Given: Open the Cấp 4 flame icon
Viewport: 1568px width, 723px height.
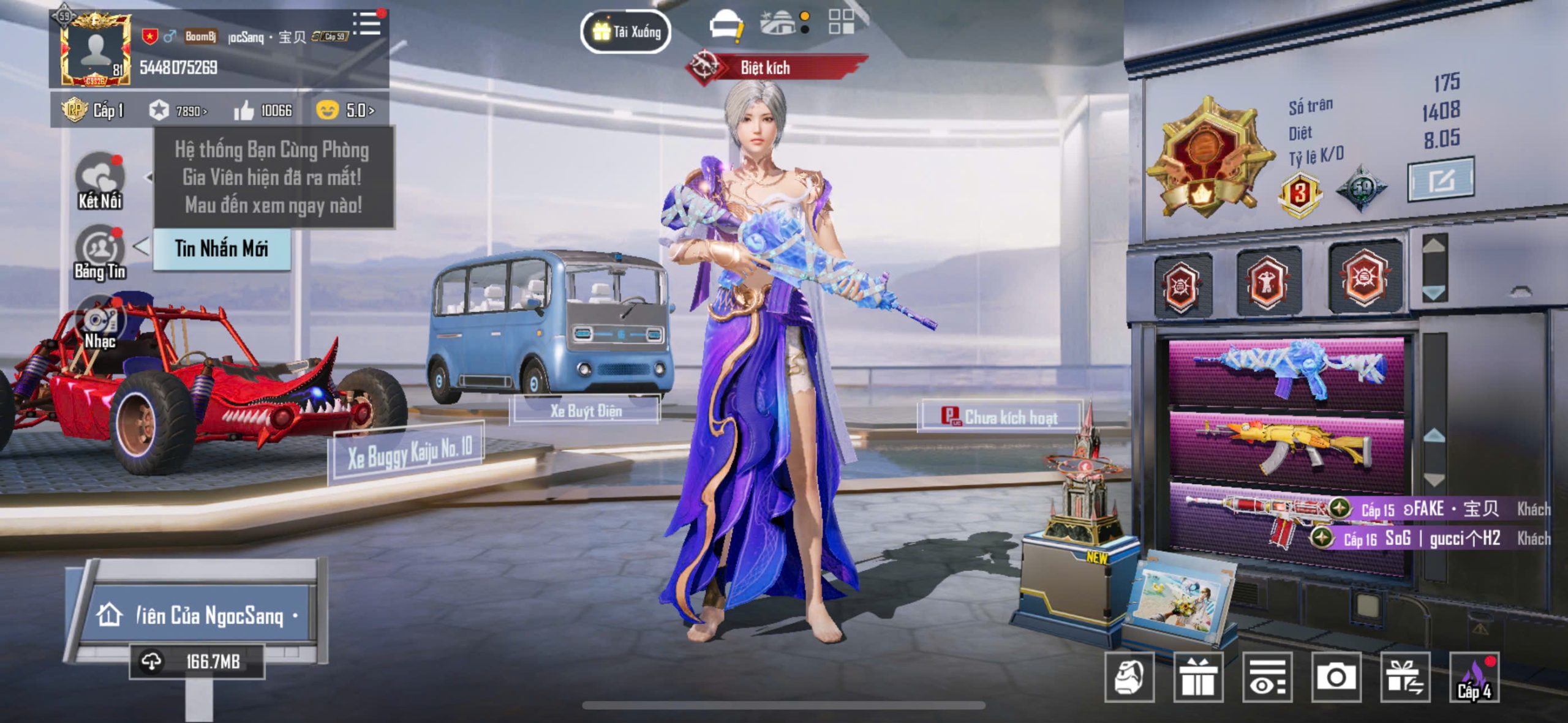Looking at the screenshot, I should tap(1474, 677).
